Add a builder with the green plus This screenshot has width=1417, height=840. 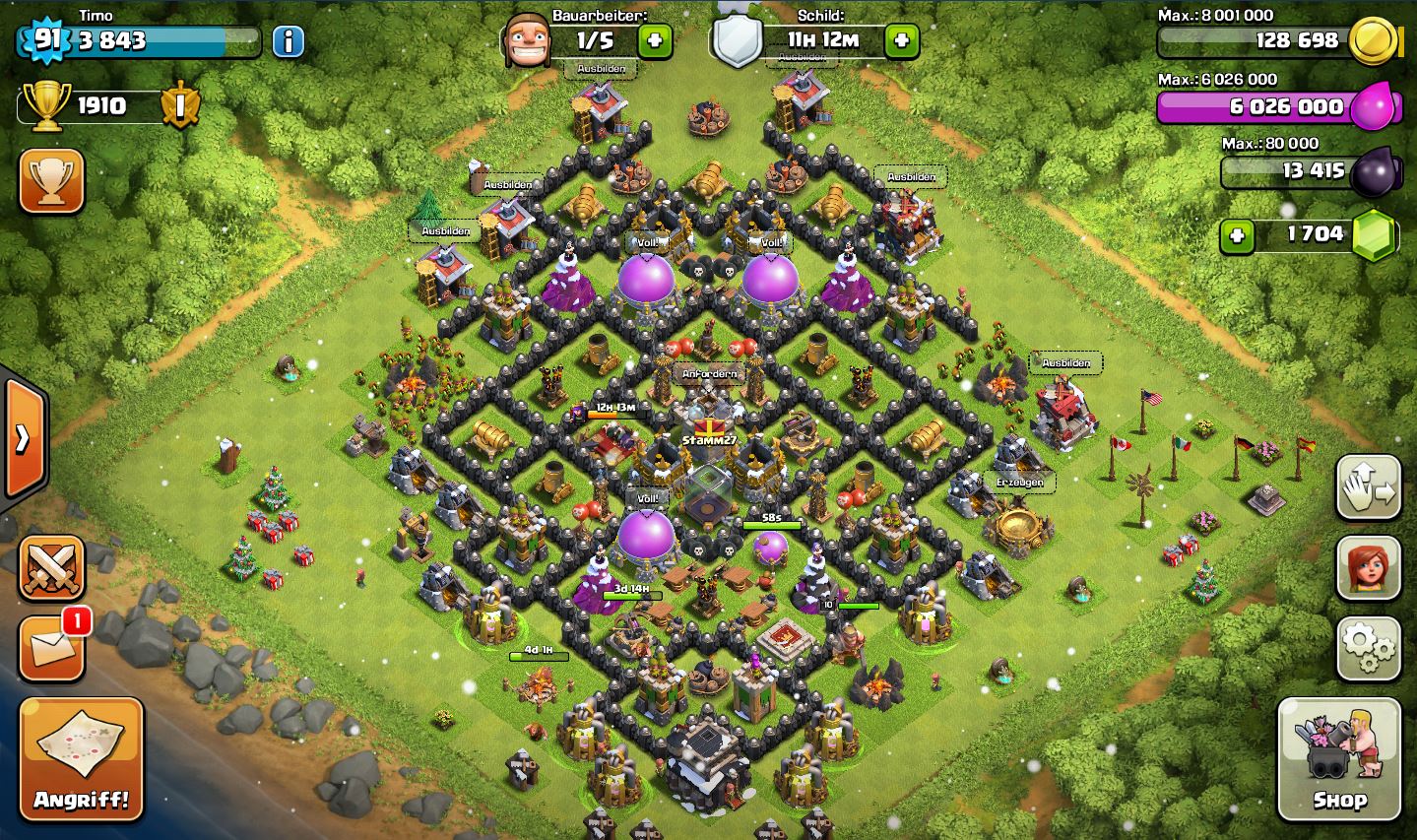(655, 41)
